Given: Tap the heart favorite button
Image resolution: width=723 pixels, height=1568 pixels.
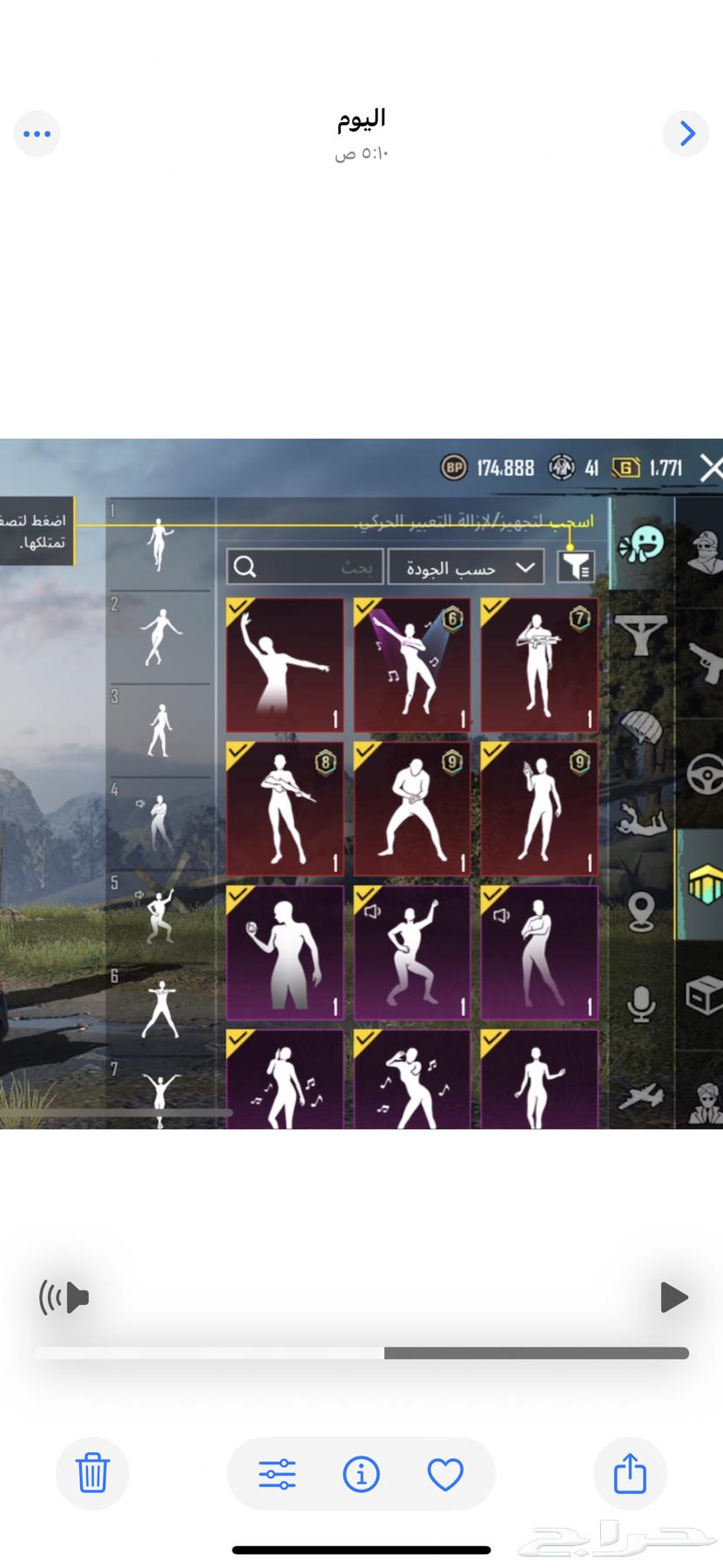Looking at the screenshot, I should coord(445,1475).
